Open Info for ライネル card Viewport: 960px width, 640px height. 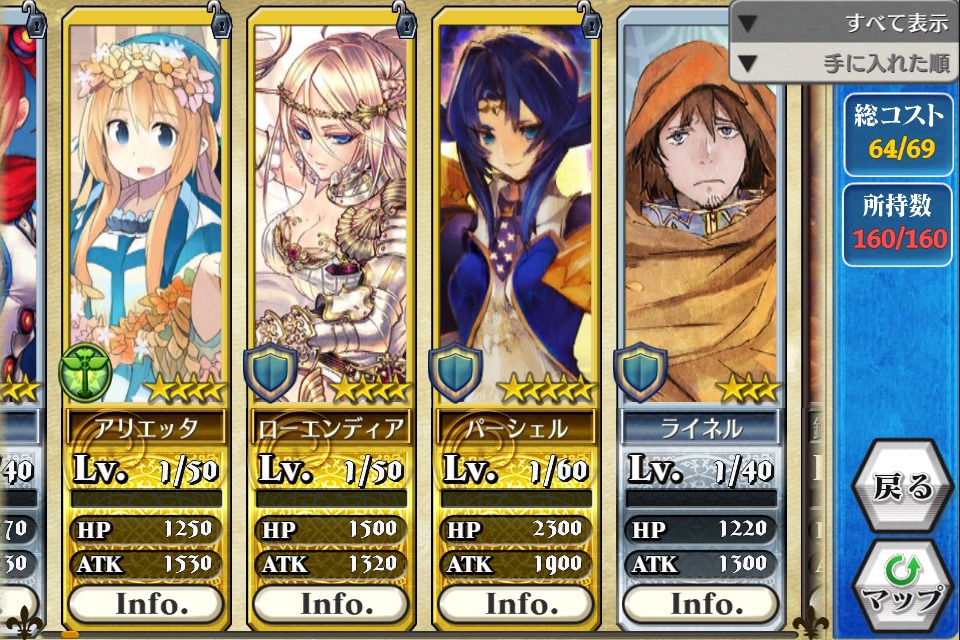pyautogui.click(x=700, y=604)
